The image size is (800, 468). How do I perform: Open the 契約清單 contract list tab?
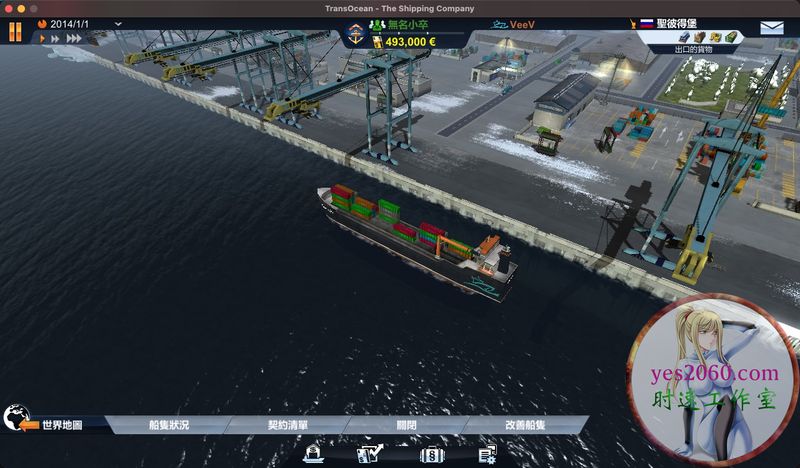288,424
